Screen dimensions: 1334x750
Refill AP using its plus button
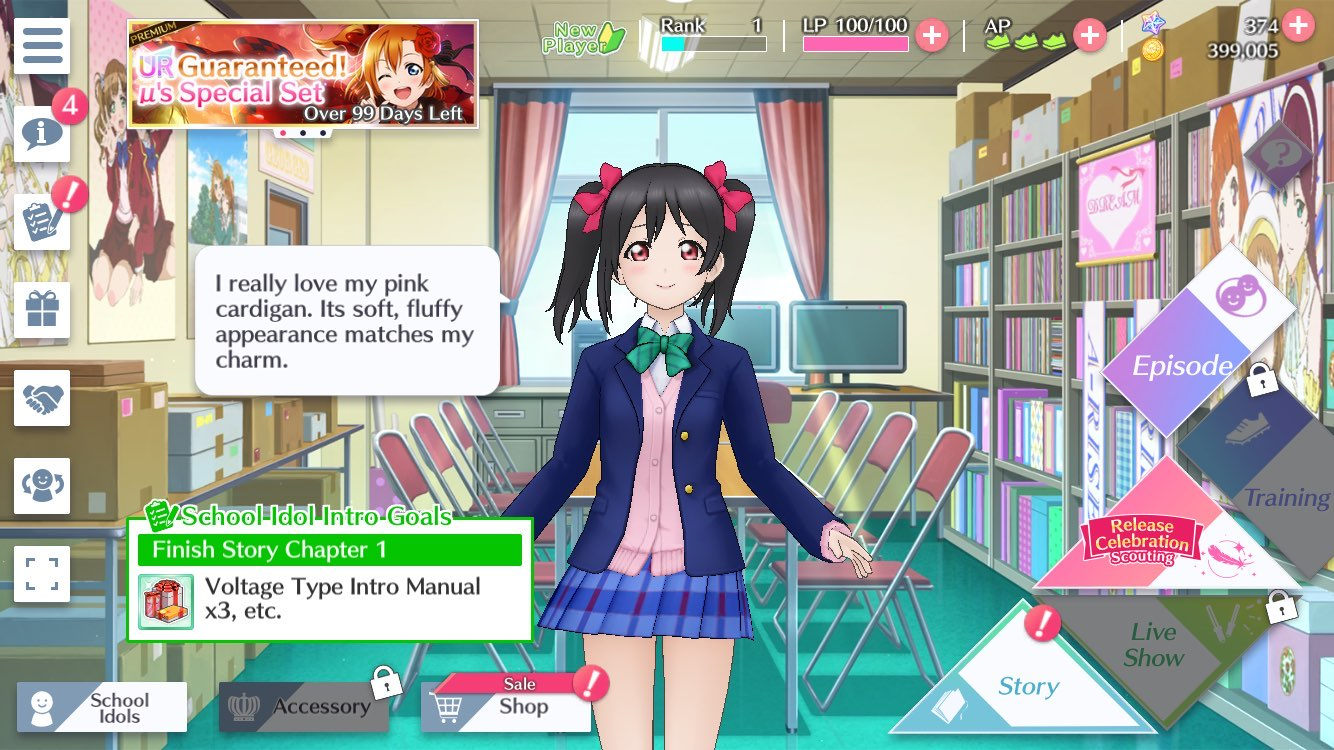[x=1089, y=36]
